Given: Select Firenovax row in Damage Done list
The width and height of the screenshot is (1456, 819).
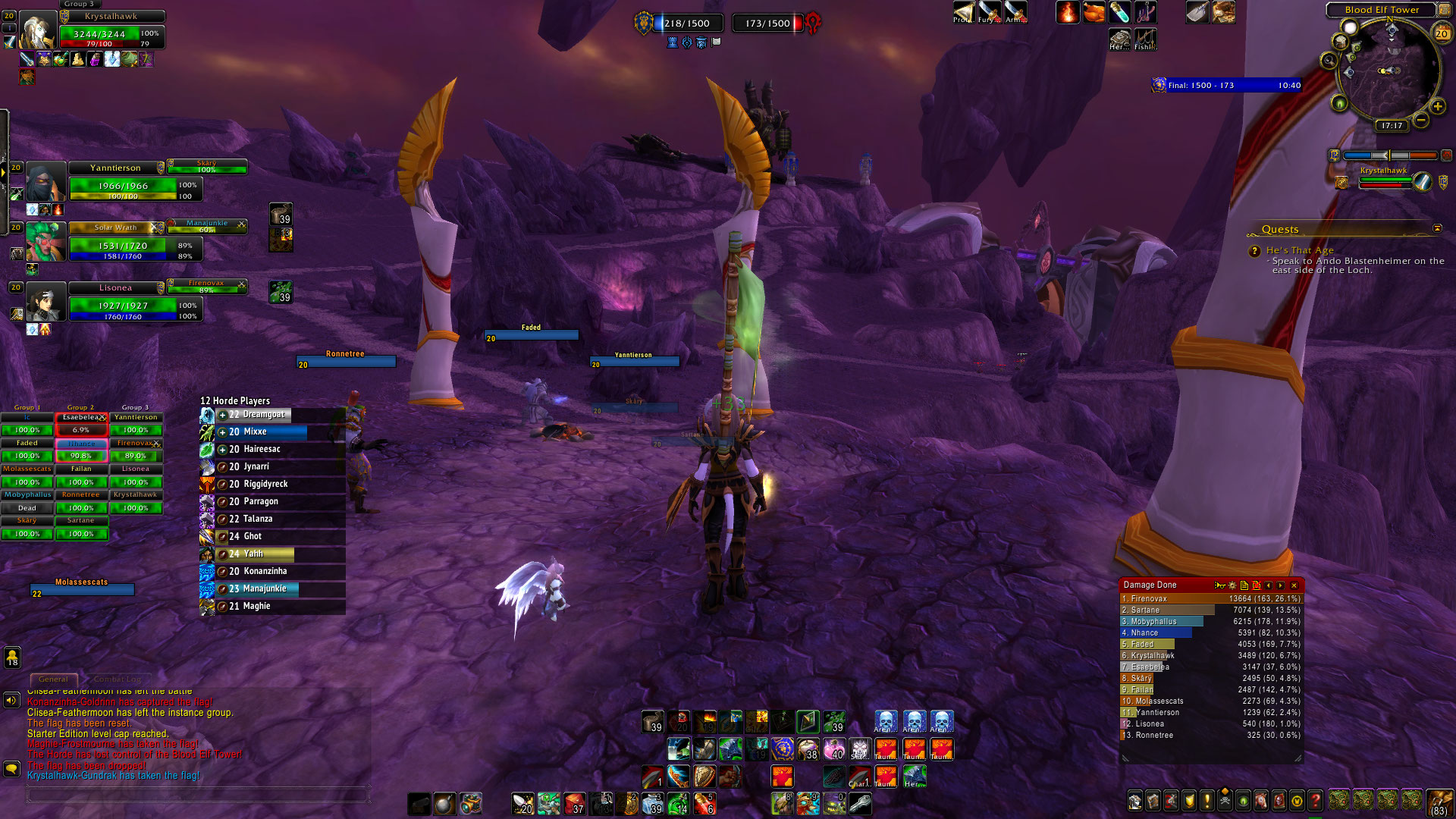Looking at the screenshot, I should [1210, 598].
